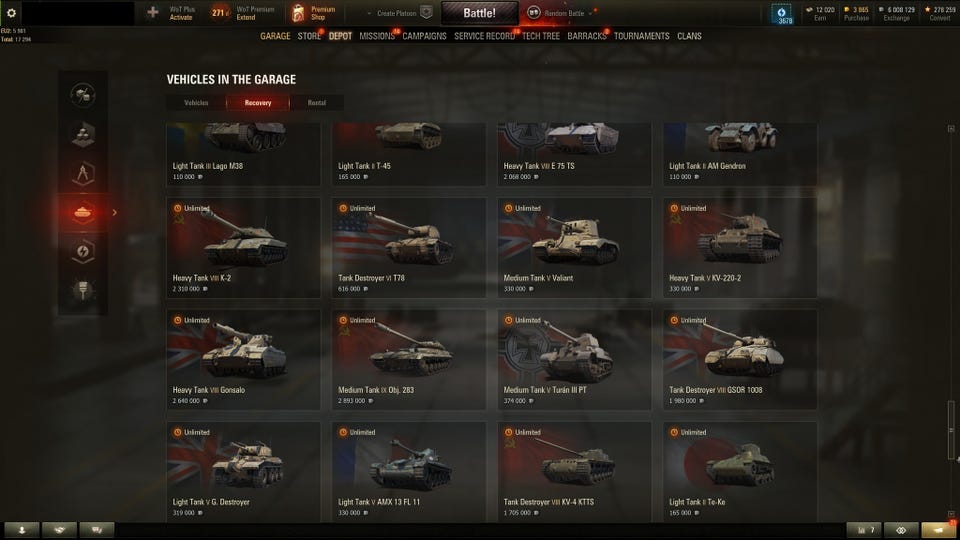Pick the Heavy Tank Gonsalo card
The image size is (960, 540).
point(244,360)
